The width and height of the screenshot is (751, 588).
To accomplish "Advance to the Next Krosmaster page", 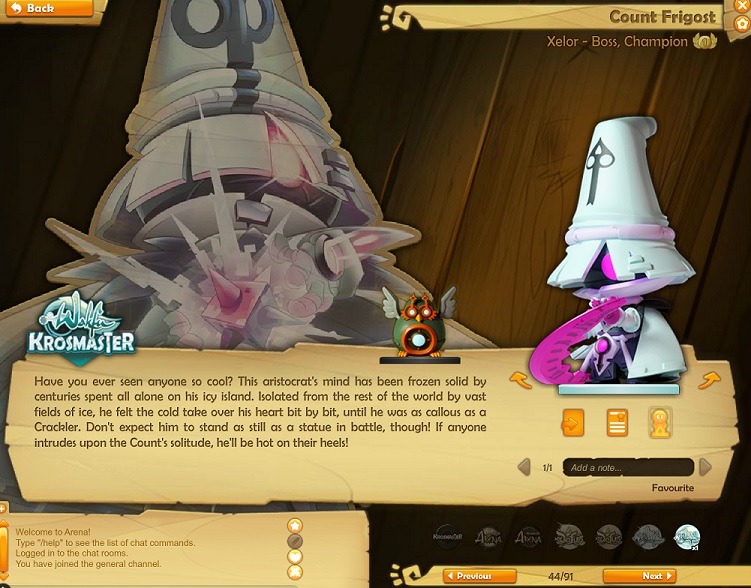I will pos(639,576).
